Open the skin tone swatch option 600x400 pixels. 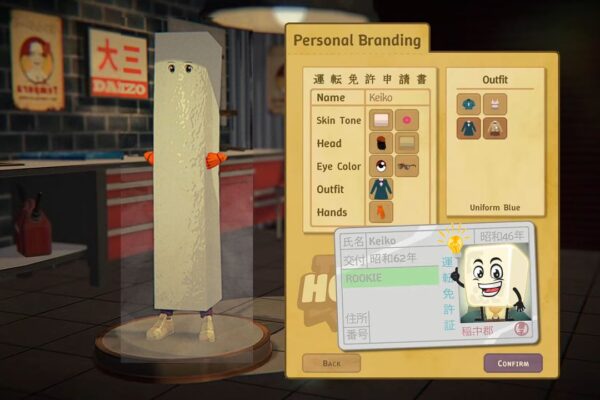381,121
